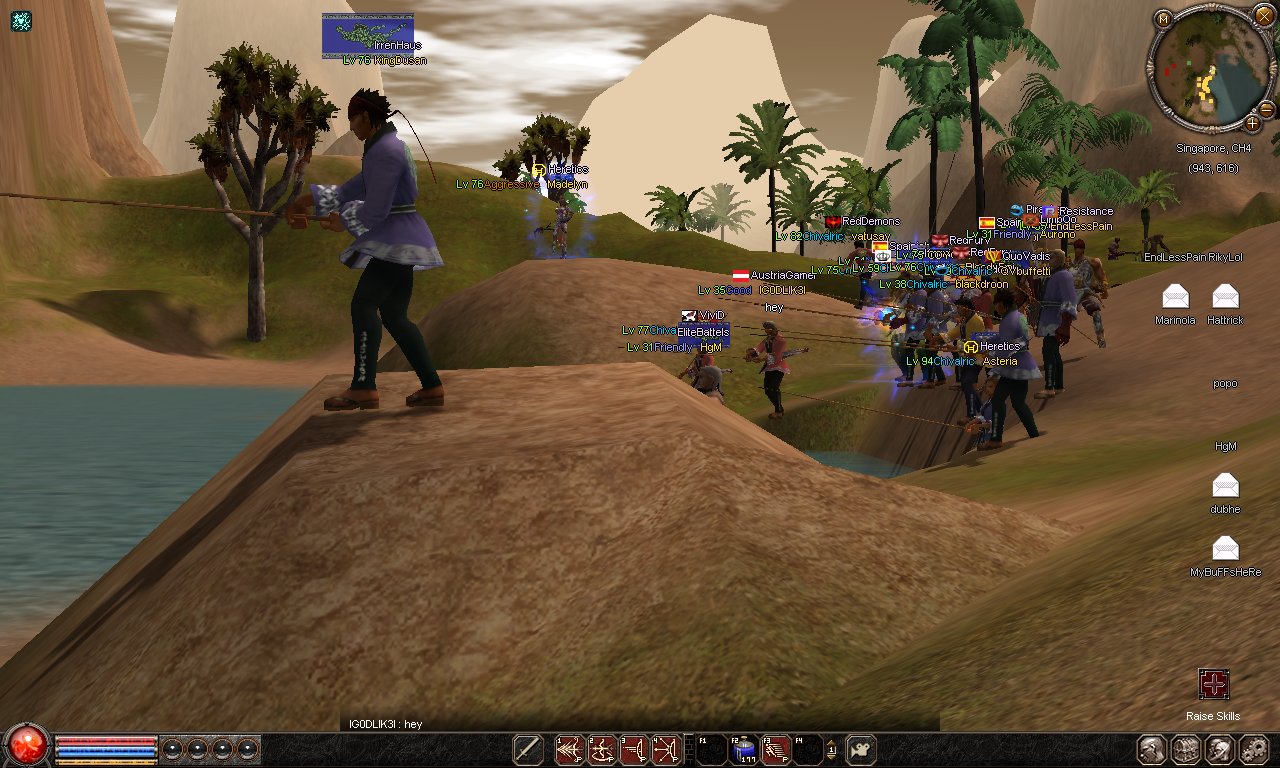Switch the hotbar page with the number toggle
The height and width of the screenshot is (768, 1280).
pos(831,748)
